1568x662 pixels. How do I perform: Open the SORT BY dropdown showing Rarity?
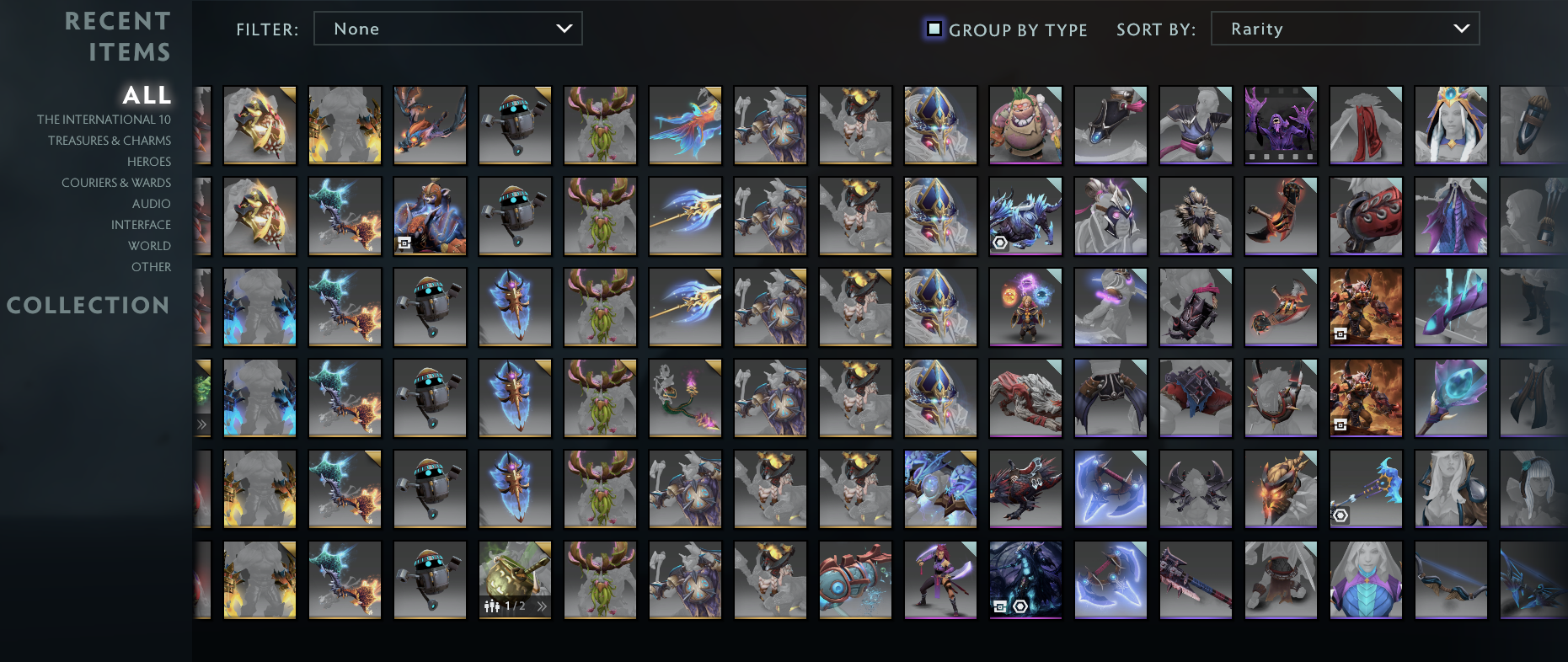pos(1345,28)
